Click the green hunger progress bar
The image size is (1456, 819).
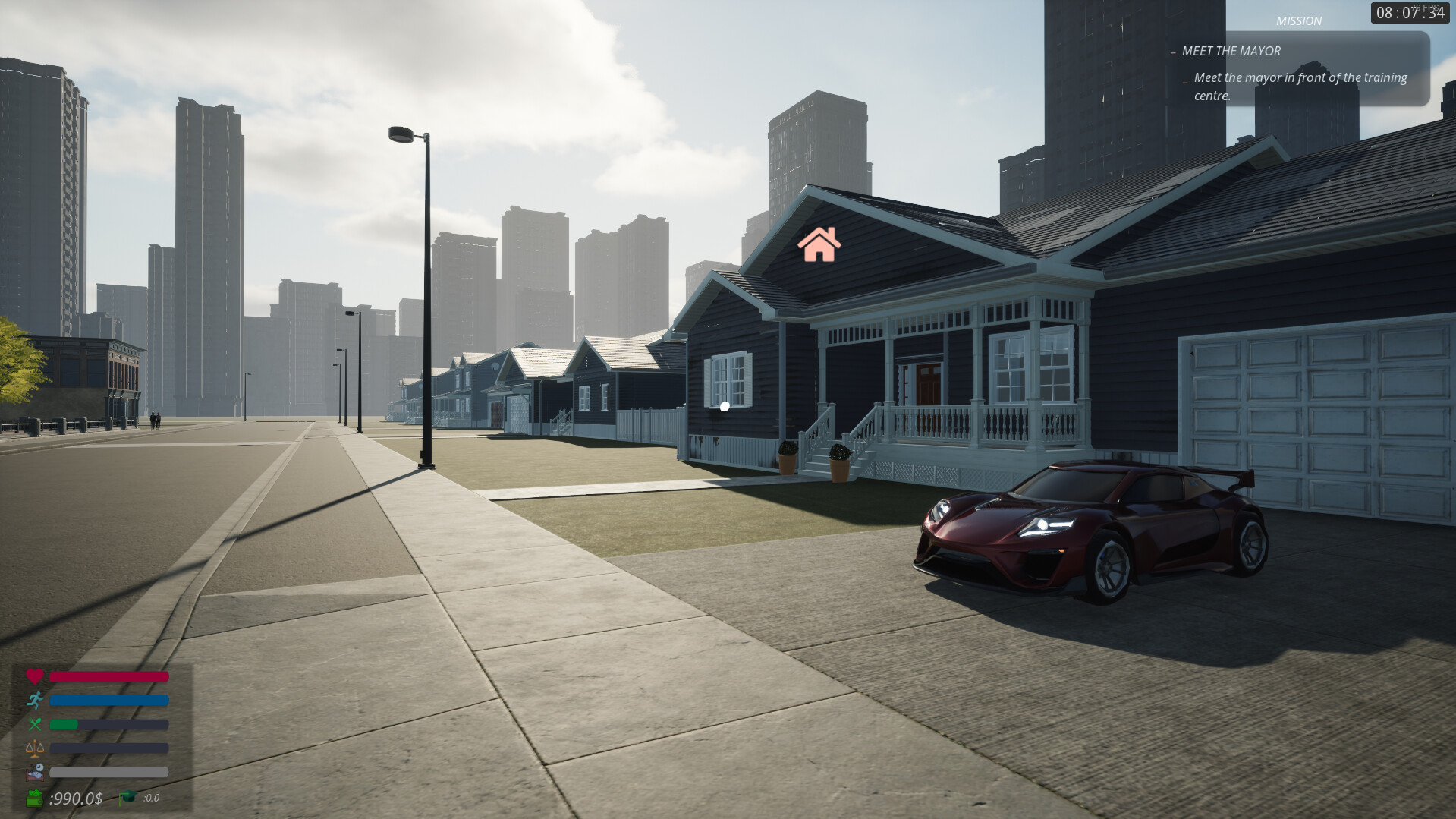point(62,724)
